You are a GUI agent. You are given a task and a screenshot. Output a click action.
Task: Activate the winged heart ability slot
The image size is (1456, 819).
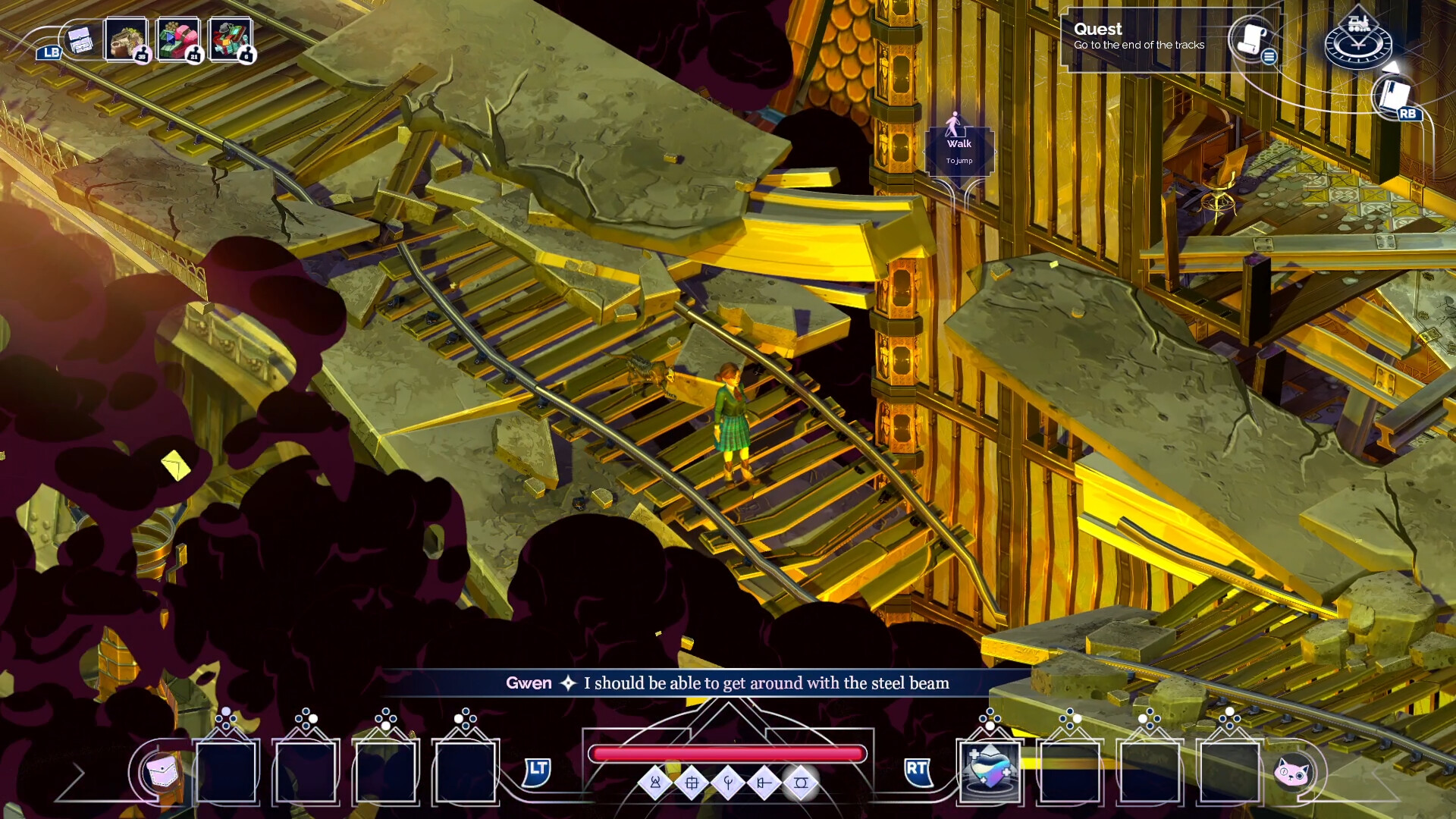click(x=990, y=770)
